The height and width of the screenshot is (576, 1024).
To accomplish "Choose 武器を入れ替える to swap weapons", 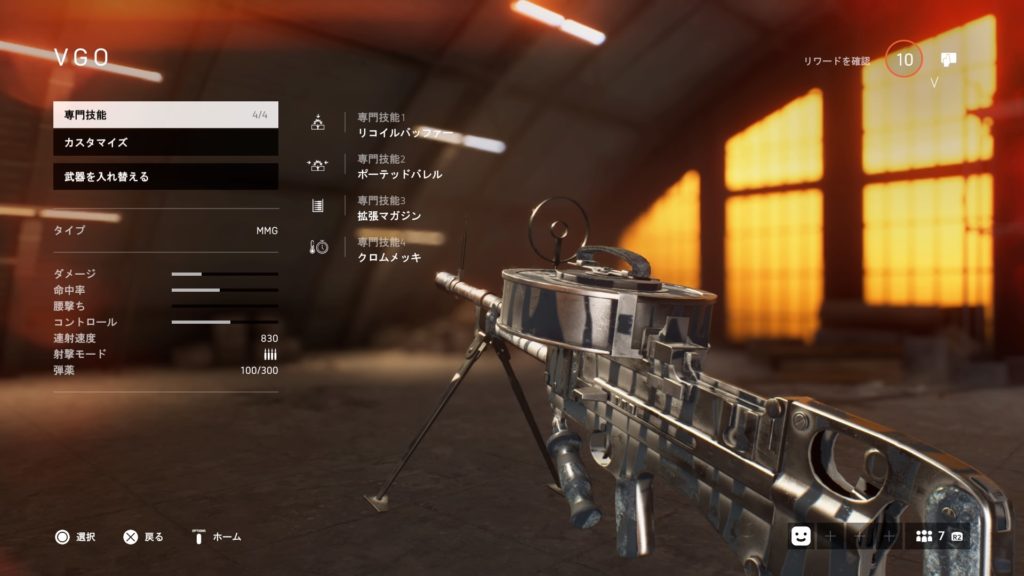I will (x=165, y=177).
